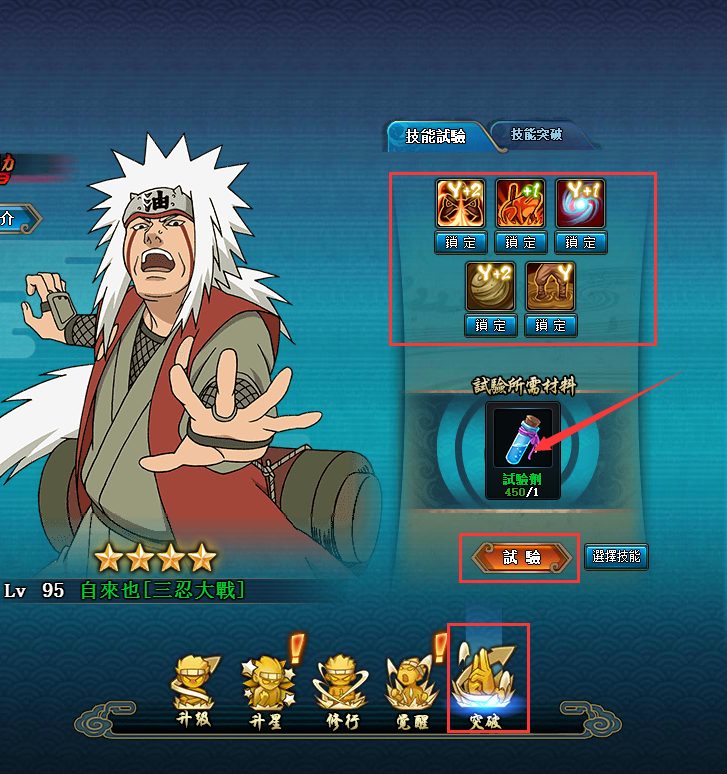
Task: Choose the red flame hand skill icon
Action: click(521, 204)
